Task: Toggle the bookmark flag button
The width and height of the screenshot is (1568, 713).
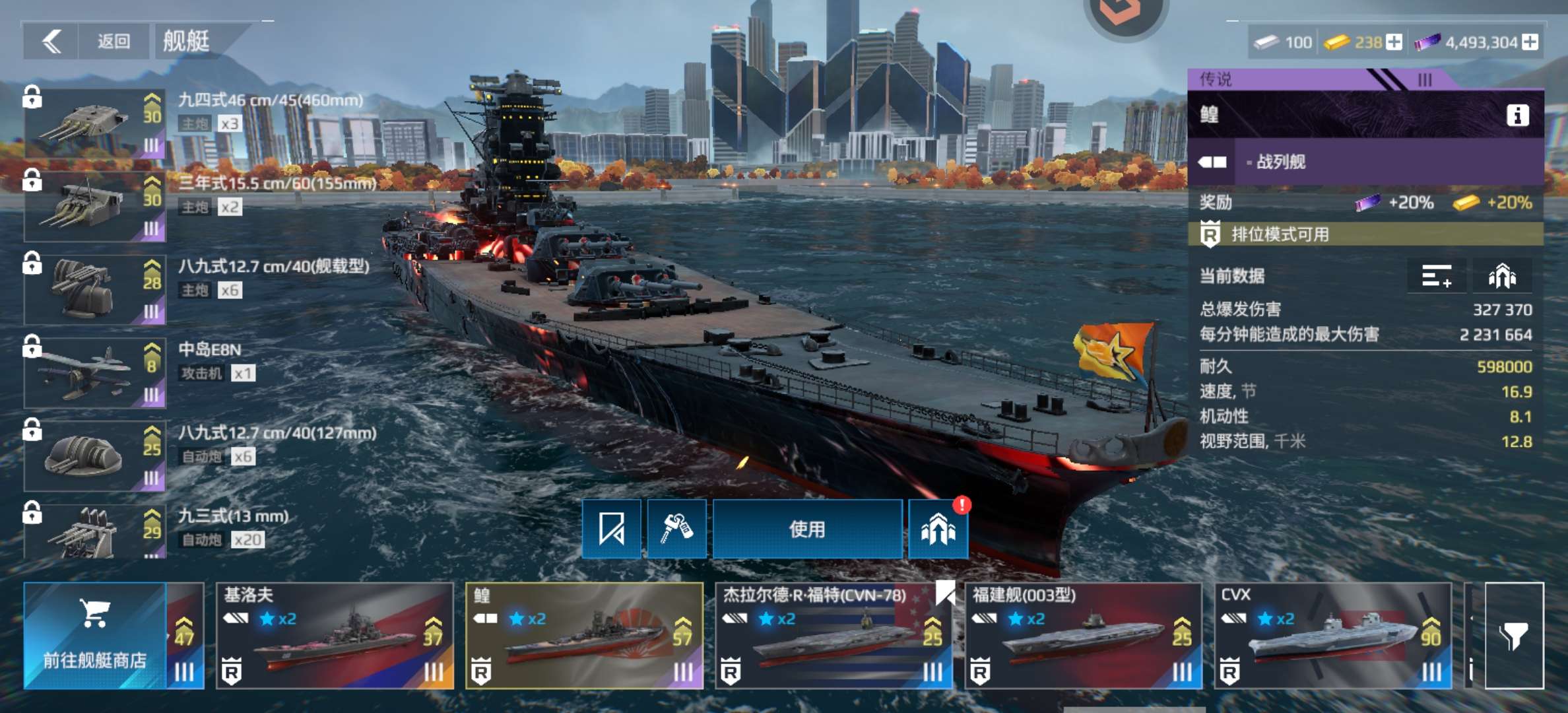Action: click(612, 529)
